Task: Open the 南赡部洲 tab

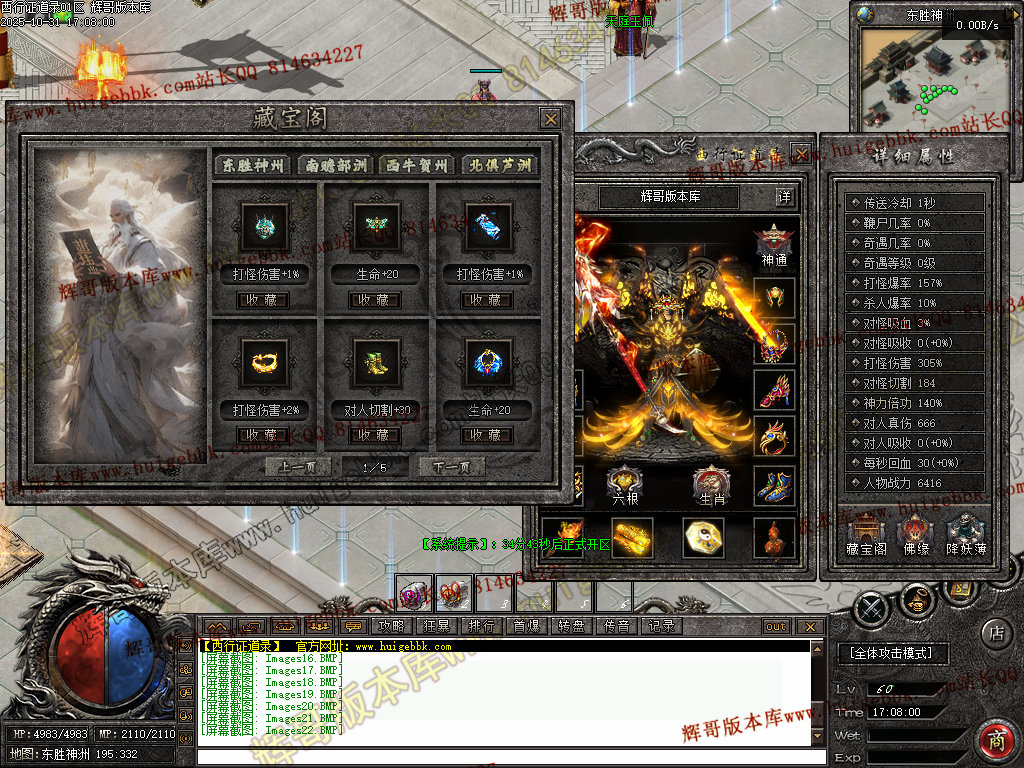Action: click(x=336, y=165)
